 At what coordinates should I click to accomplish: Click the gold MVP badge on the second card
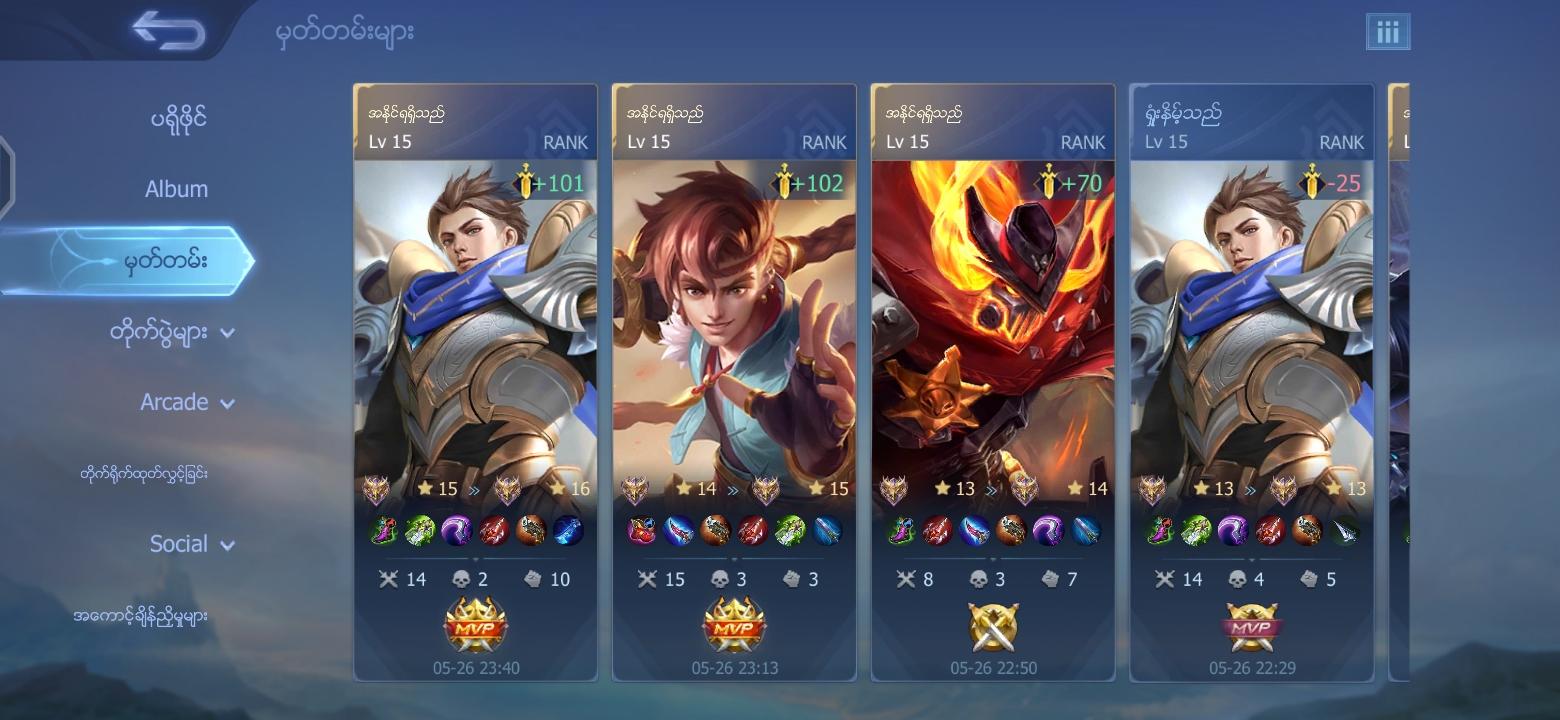point(734,626)
